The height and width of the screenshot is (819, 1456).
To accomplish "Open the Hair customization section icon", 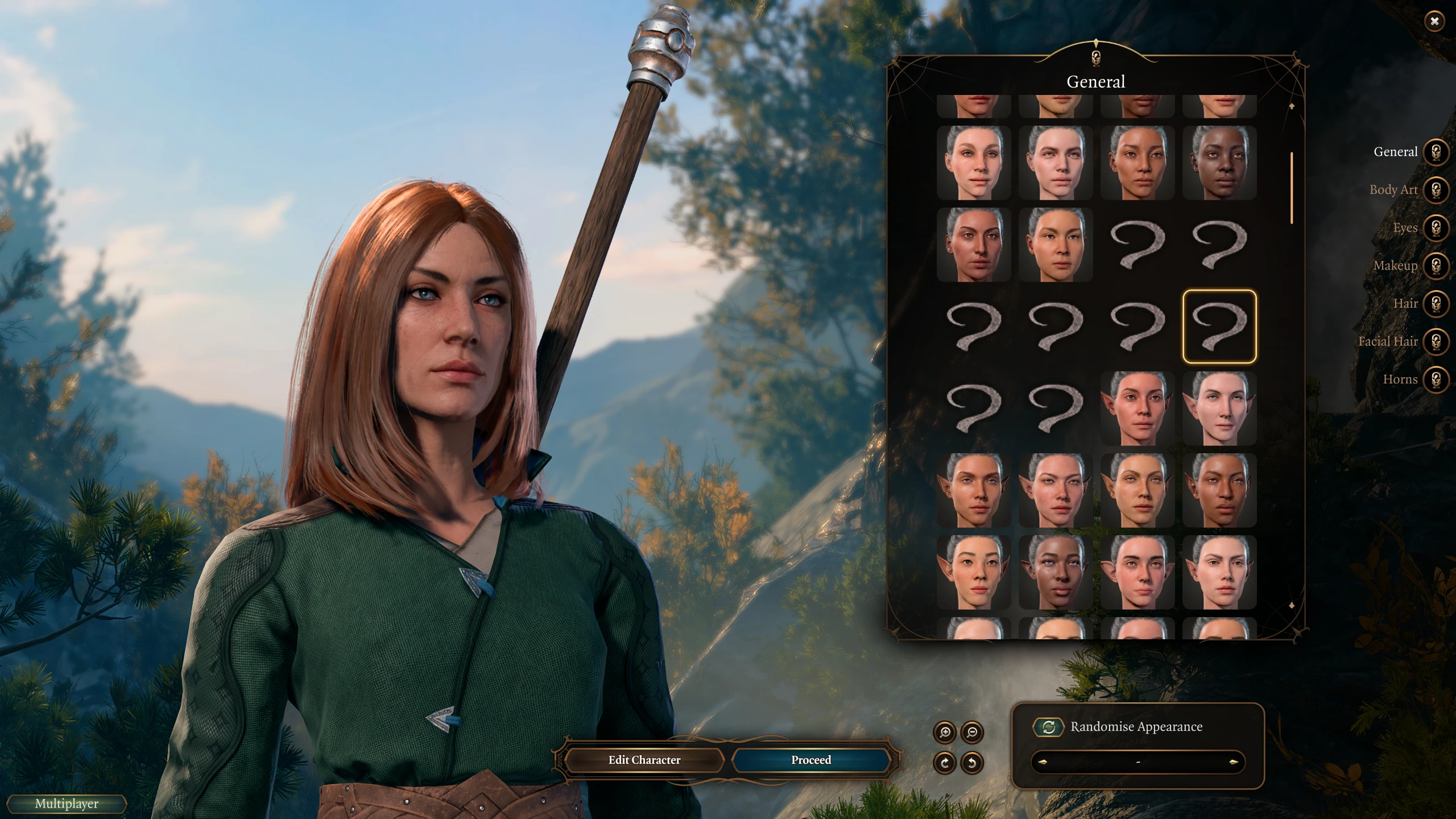I will (1436, 303).
